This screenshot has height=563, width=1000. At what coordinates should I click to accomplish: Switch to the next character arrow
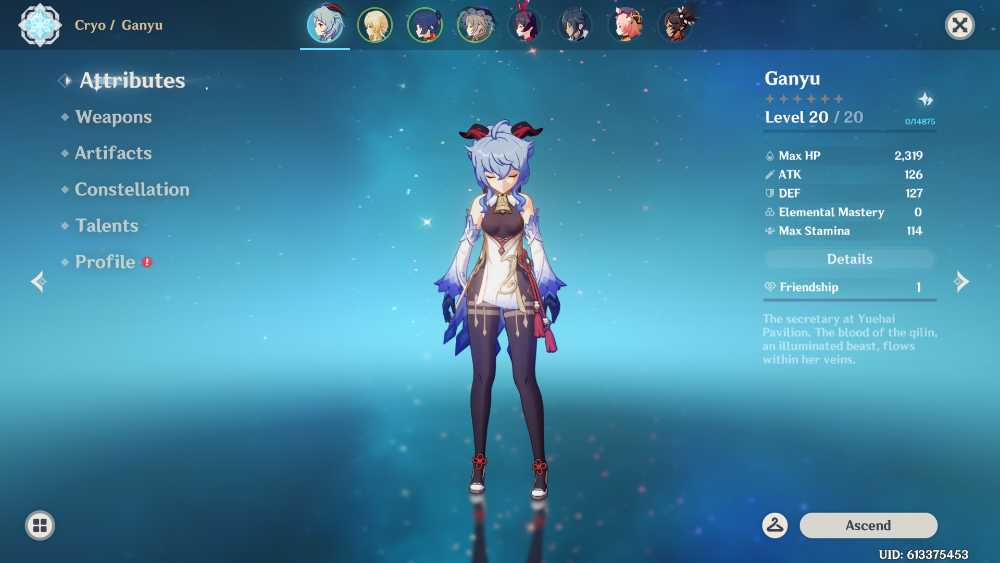[962, 282]
